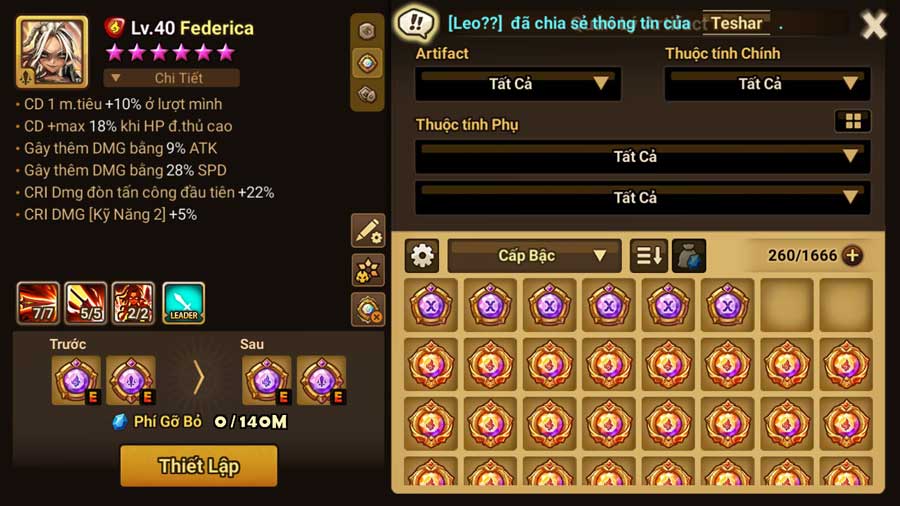This screenshot has width=900, height=506.
Task: Expand the Chi Tiết details dropdown
Action: pos(172,77)
